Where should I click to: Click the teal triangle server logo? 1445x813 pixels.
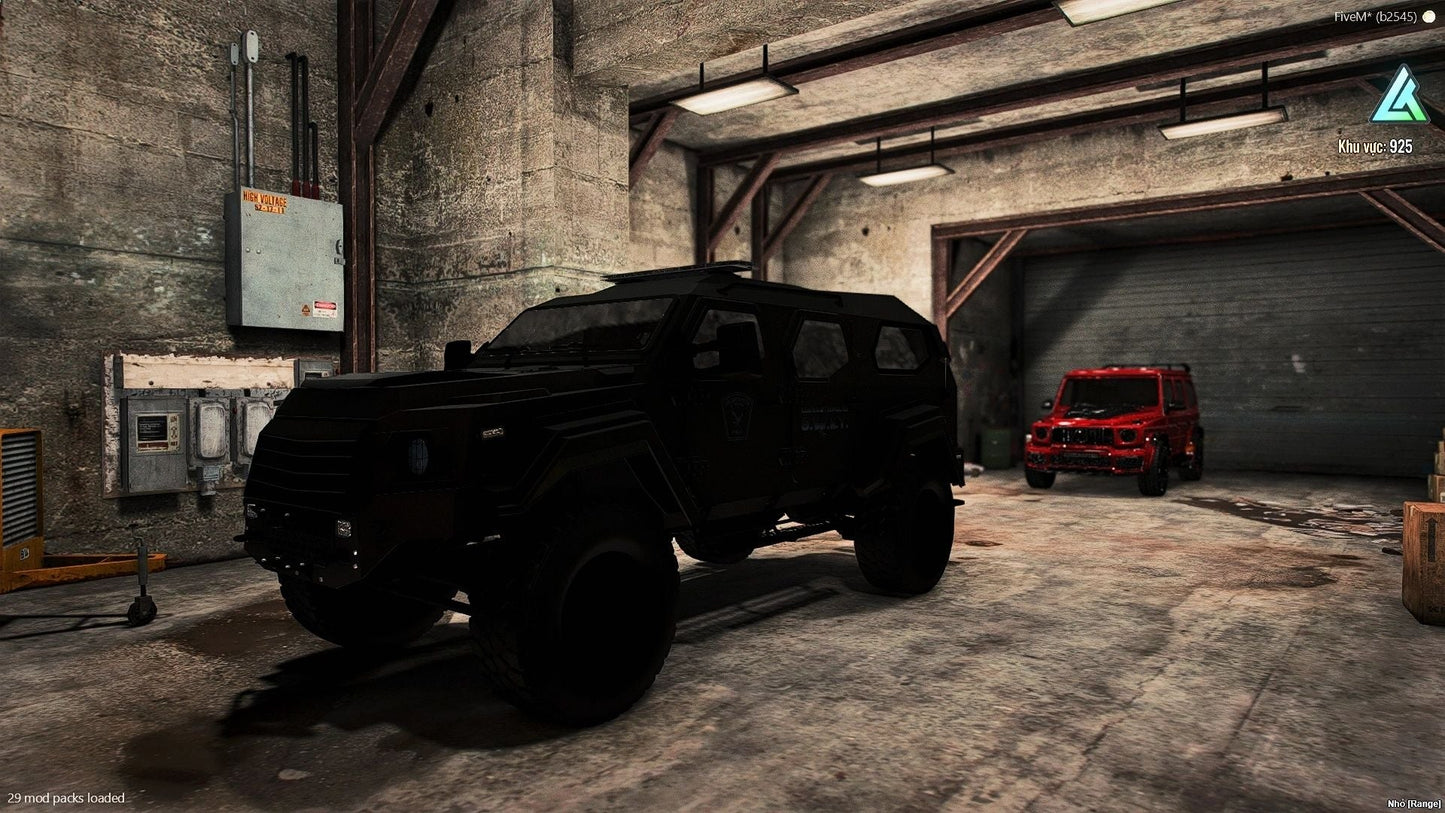click(1398, 96)
